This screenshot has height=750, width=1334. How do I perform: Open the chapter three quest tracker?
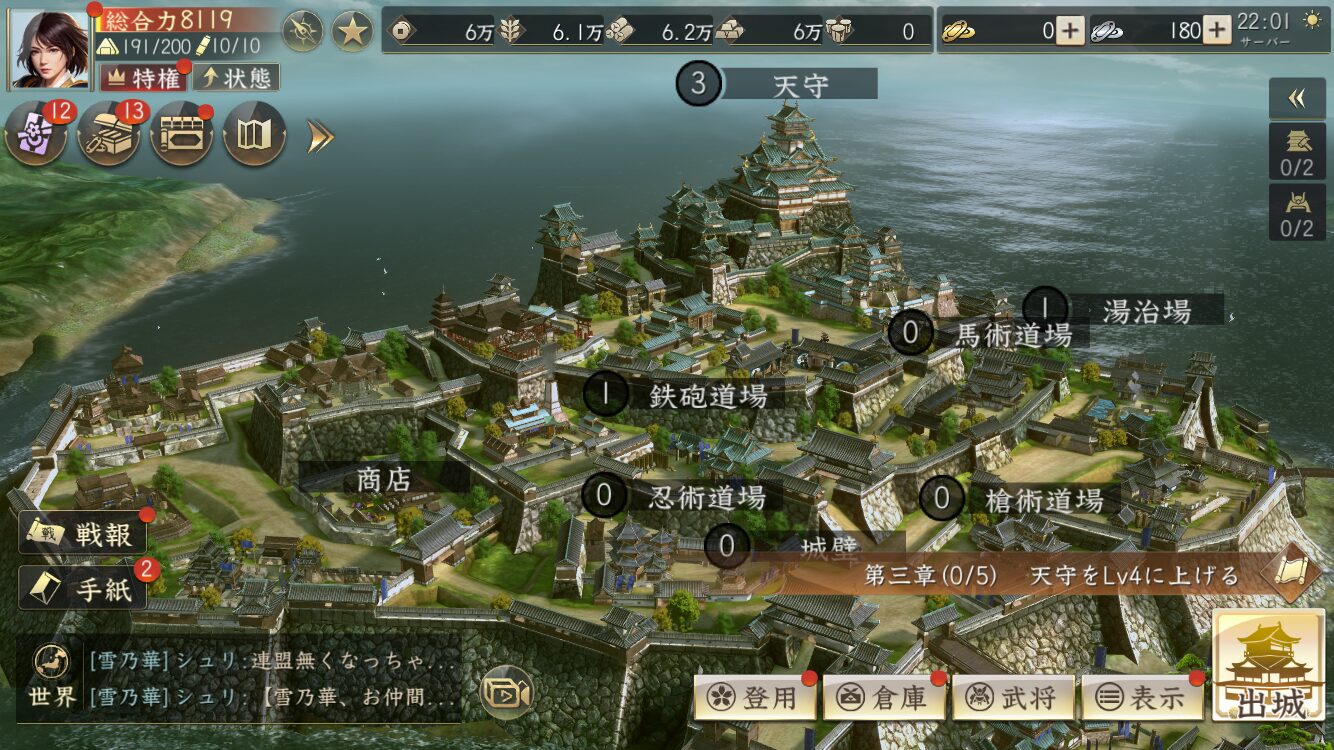tap(1050, 575)
